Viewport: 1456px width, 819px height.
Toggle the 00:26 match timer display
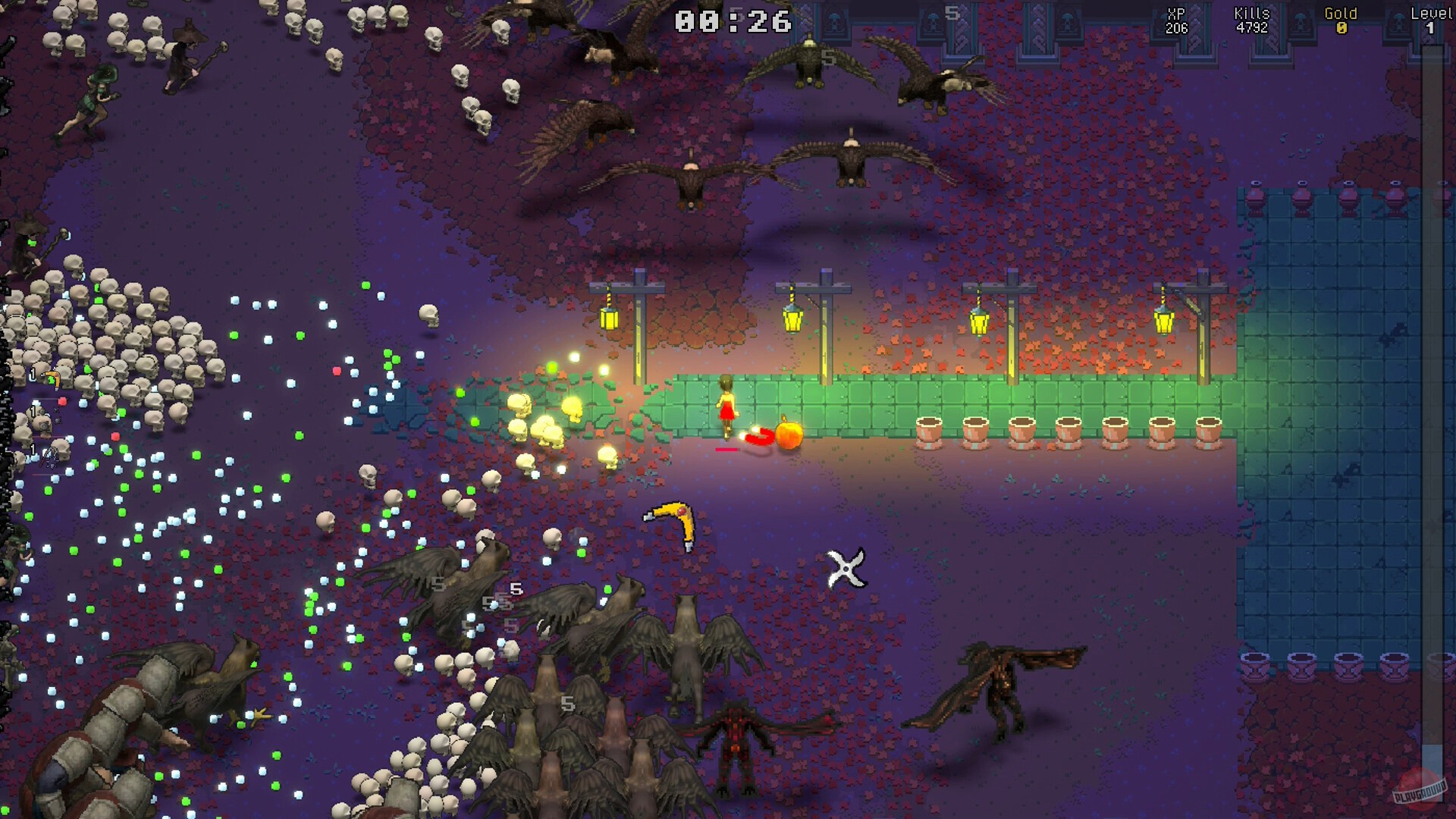coord(730,22)
